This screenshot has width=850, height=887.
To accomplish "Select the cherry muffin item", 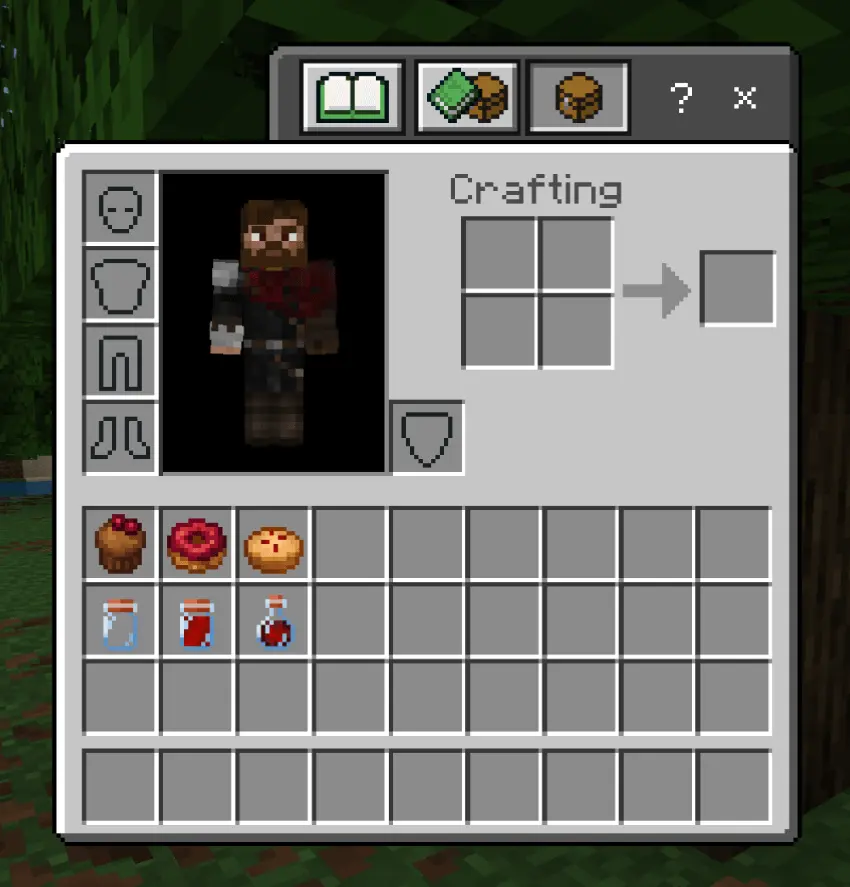I will pos(120,545).
